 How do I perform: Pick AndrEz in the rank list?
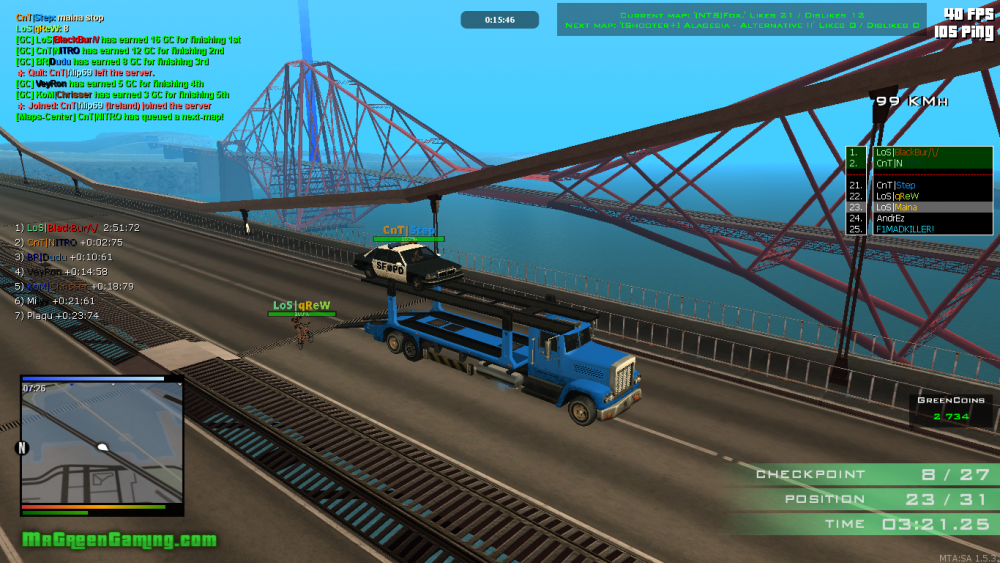click(x=918, y=218)
